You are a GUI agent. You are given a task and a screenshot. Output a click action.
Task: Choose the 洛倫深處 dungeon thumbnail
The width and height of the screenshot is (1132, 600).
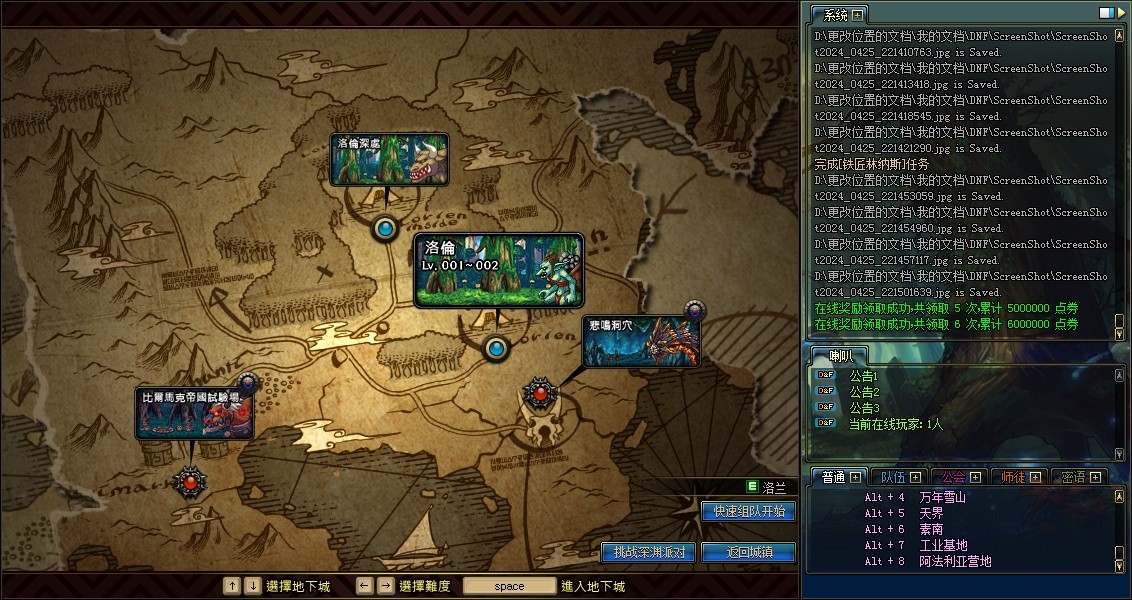389,159
